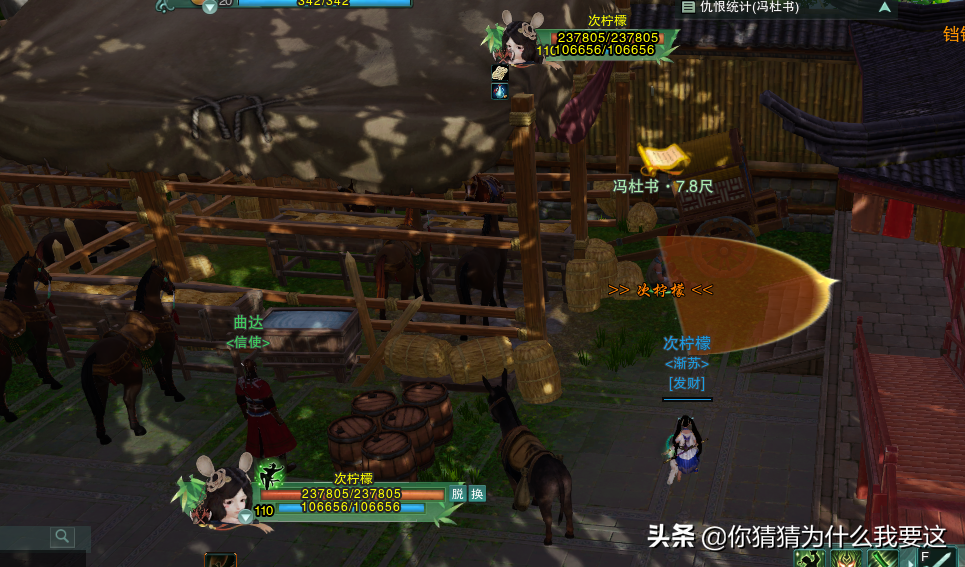The height and width of the screenshot is (567, 965).
Task: Click the target portrait at top
Action: coord(521,40)
